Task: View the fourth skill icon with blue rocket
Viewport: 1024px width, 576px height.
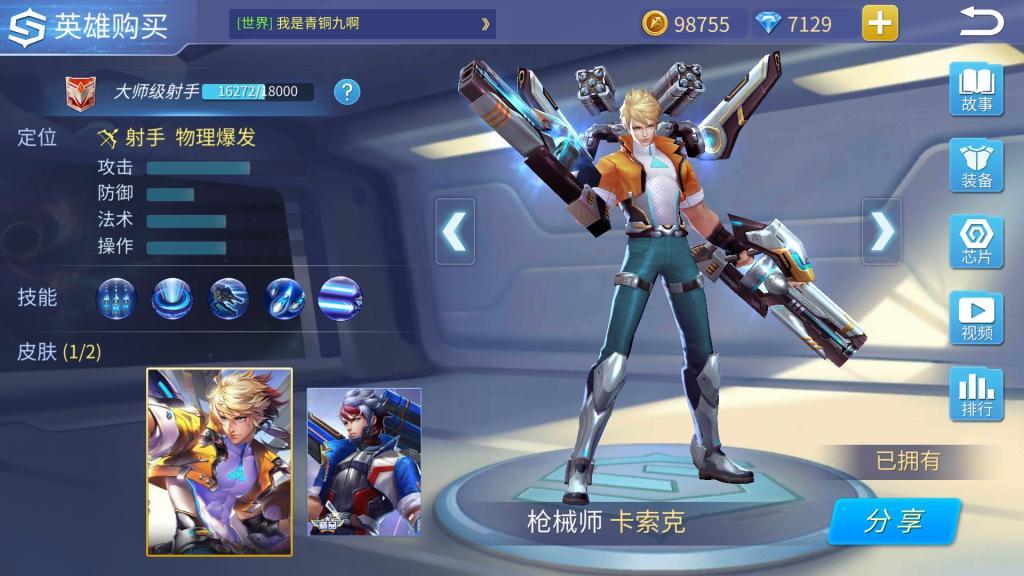Action: click(x=284, y=298)
